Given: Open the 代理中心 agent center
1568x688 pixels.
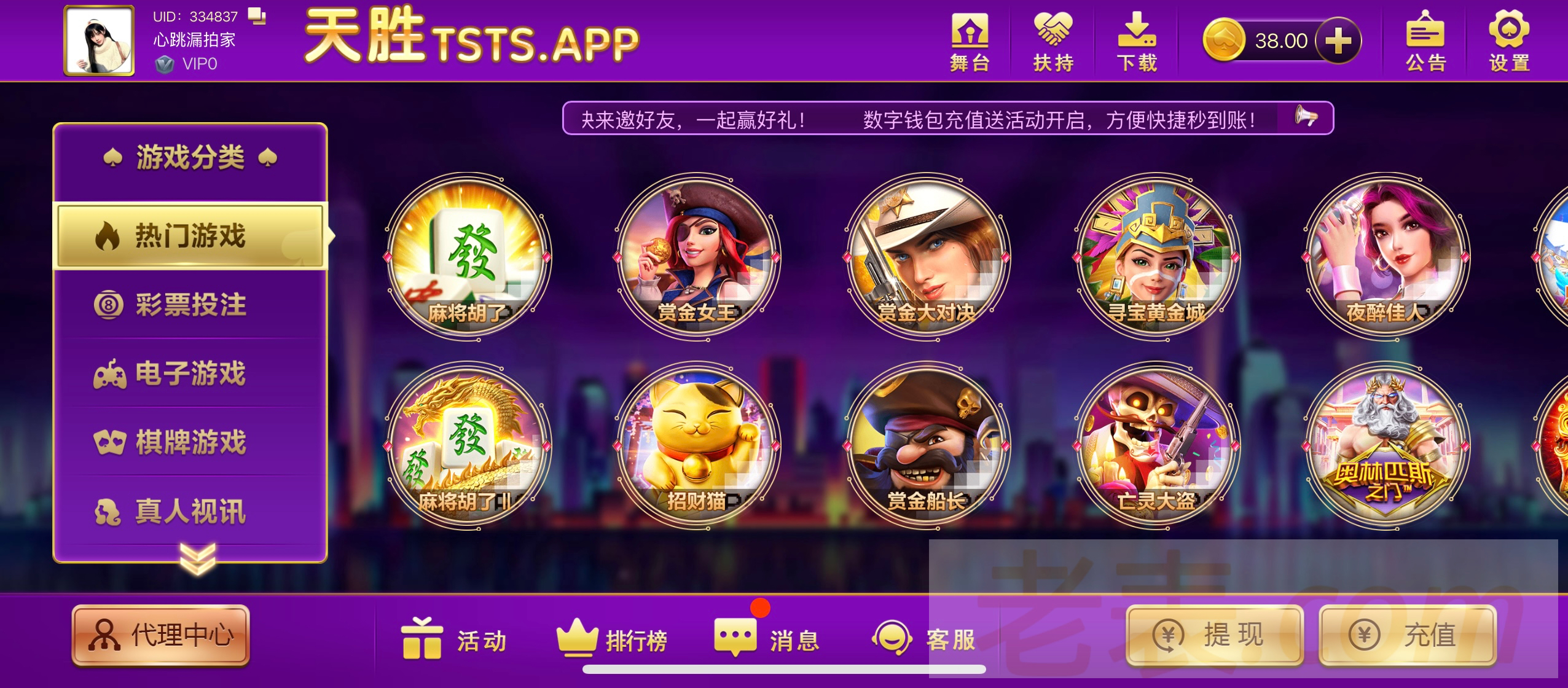Looking at the screenshot, I should pyautogui.click(x=161, y=635).
